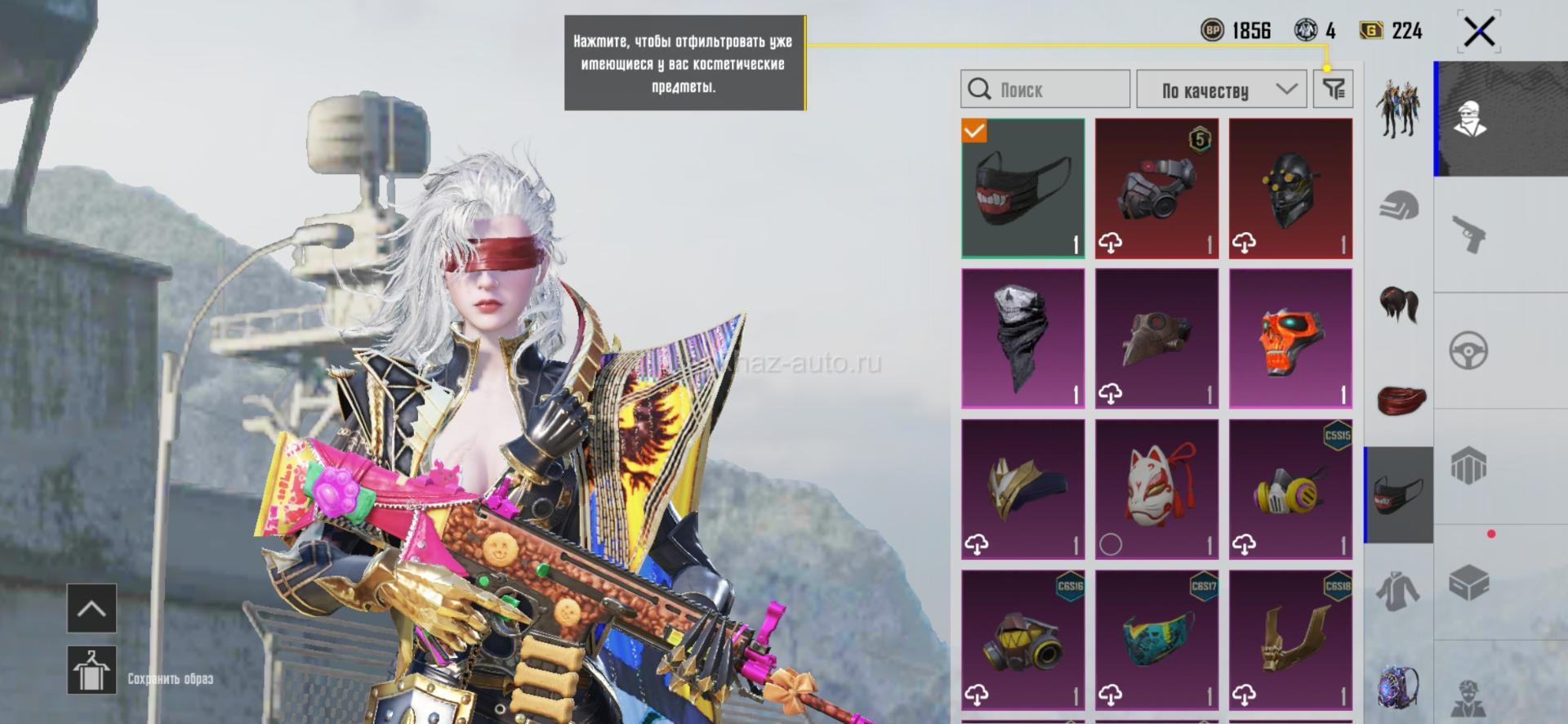Select the teal and yellow cloth mask

tap(1156, 639)
